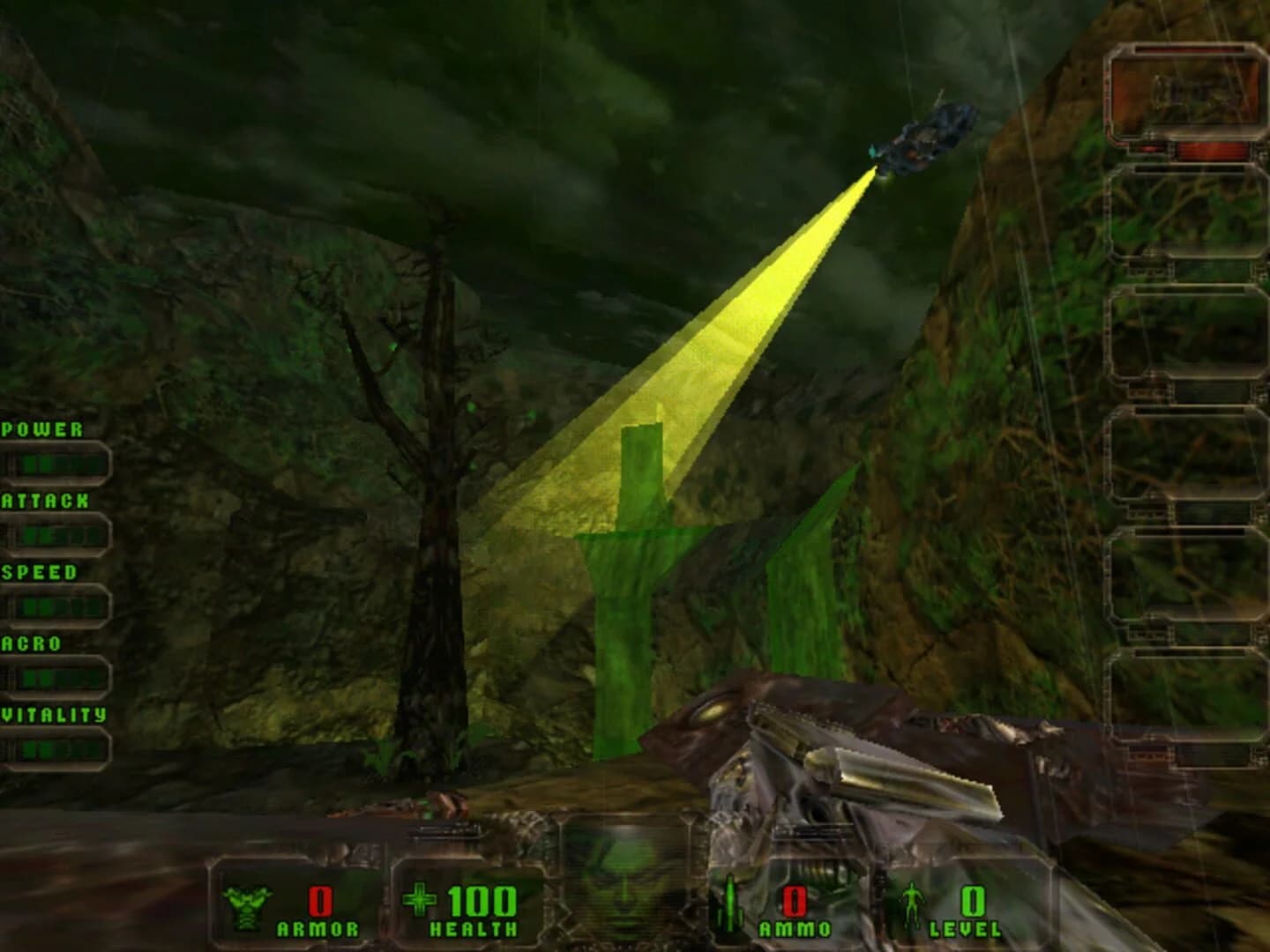1270x952 pixels.
Task: Click the green HEALTH value showing 100
Action: [x=482, y=899]
